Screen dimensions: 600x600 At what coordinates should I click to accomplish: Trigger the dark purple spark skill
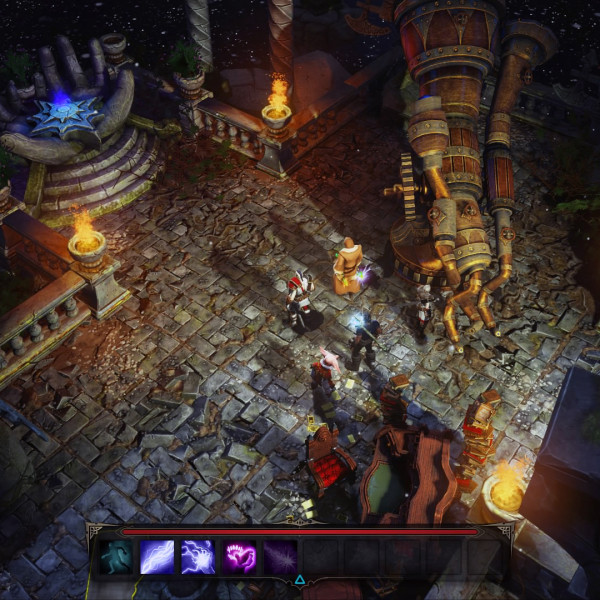click(280, 557)
